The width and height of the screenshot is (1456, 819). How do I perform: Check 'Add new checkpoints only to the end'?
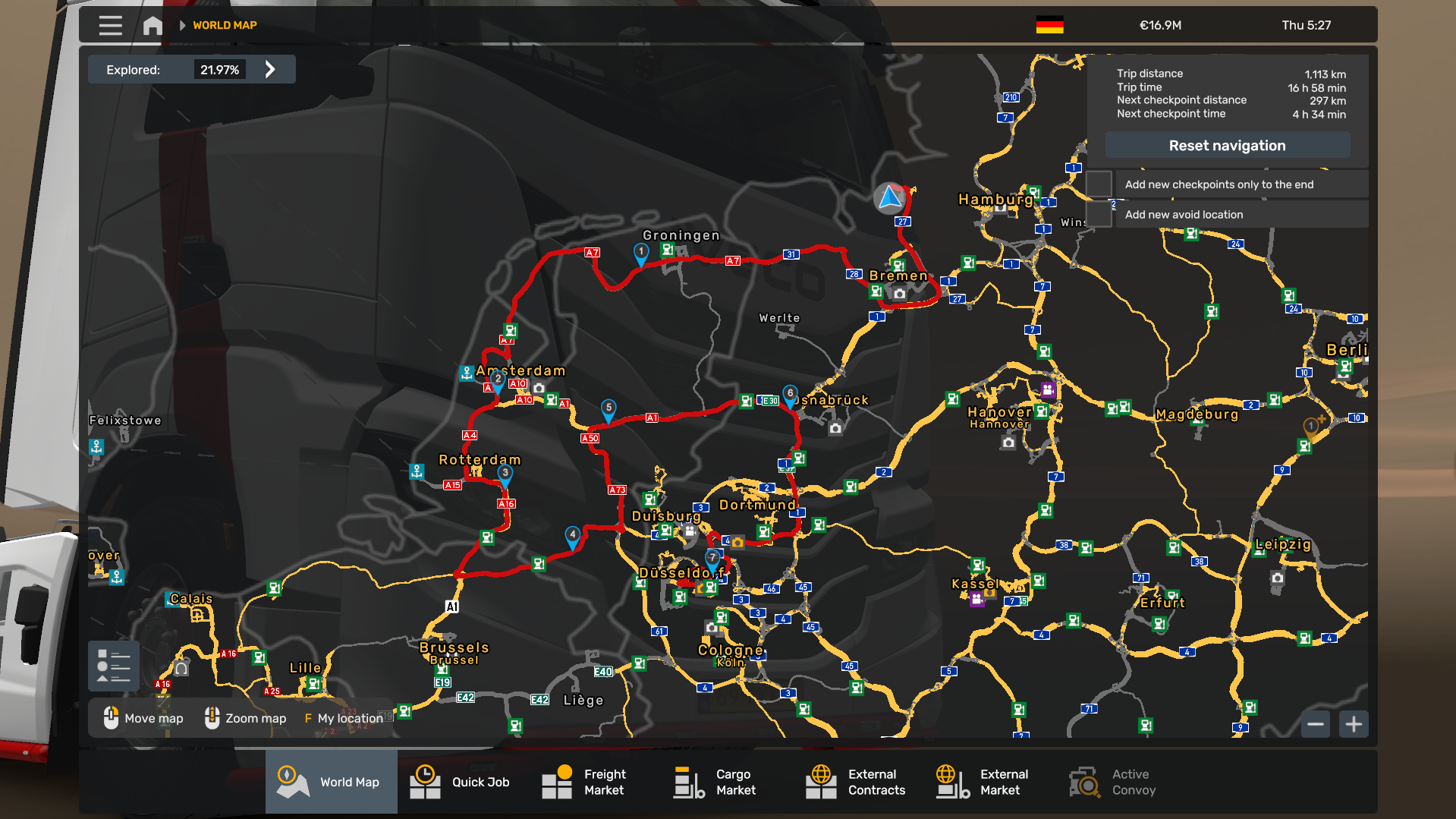pos(1099,184)
